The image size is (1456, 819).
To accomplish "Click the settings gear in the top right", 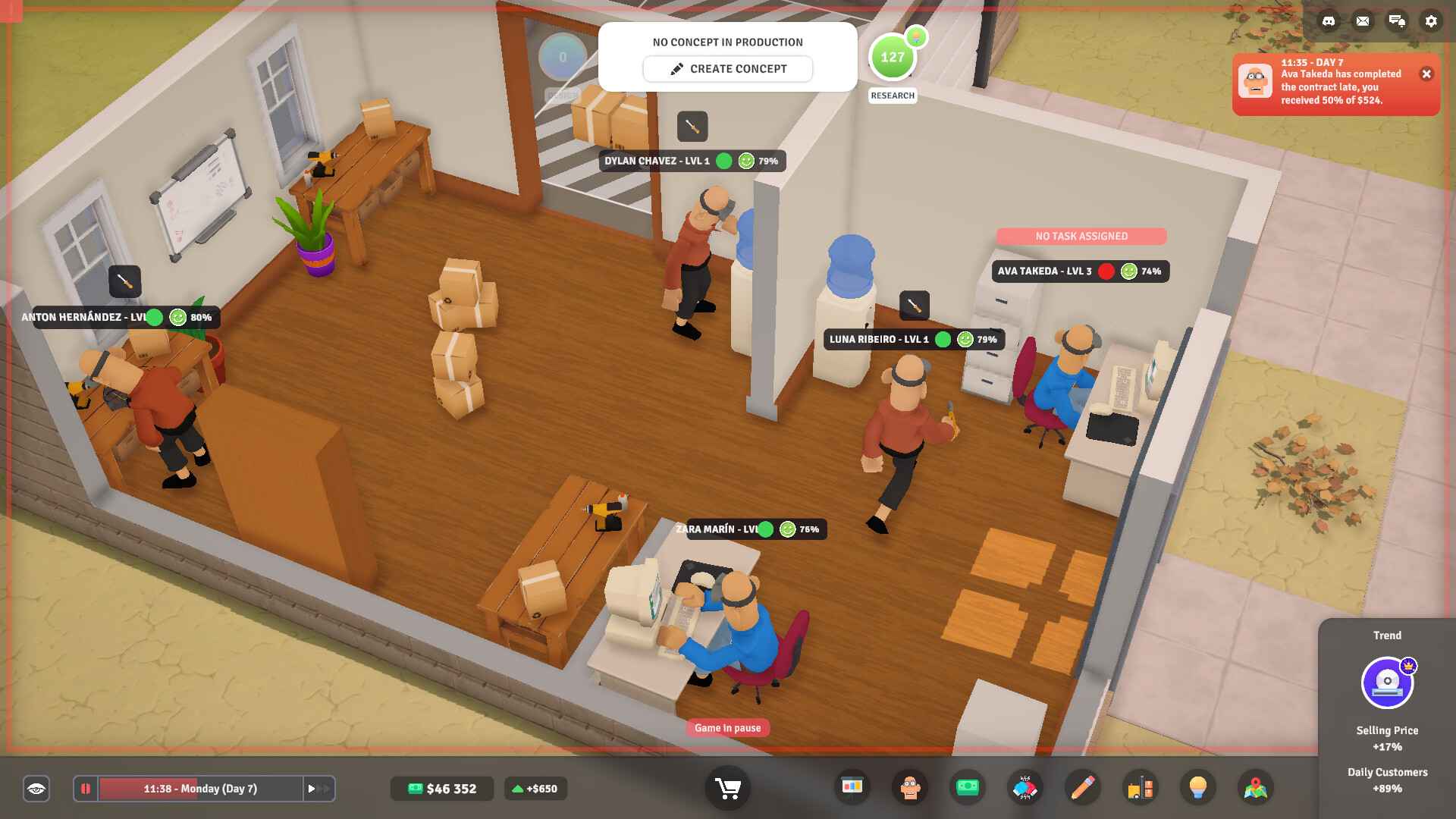I will coord(1432,21).
